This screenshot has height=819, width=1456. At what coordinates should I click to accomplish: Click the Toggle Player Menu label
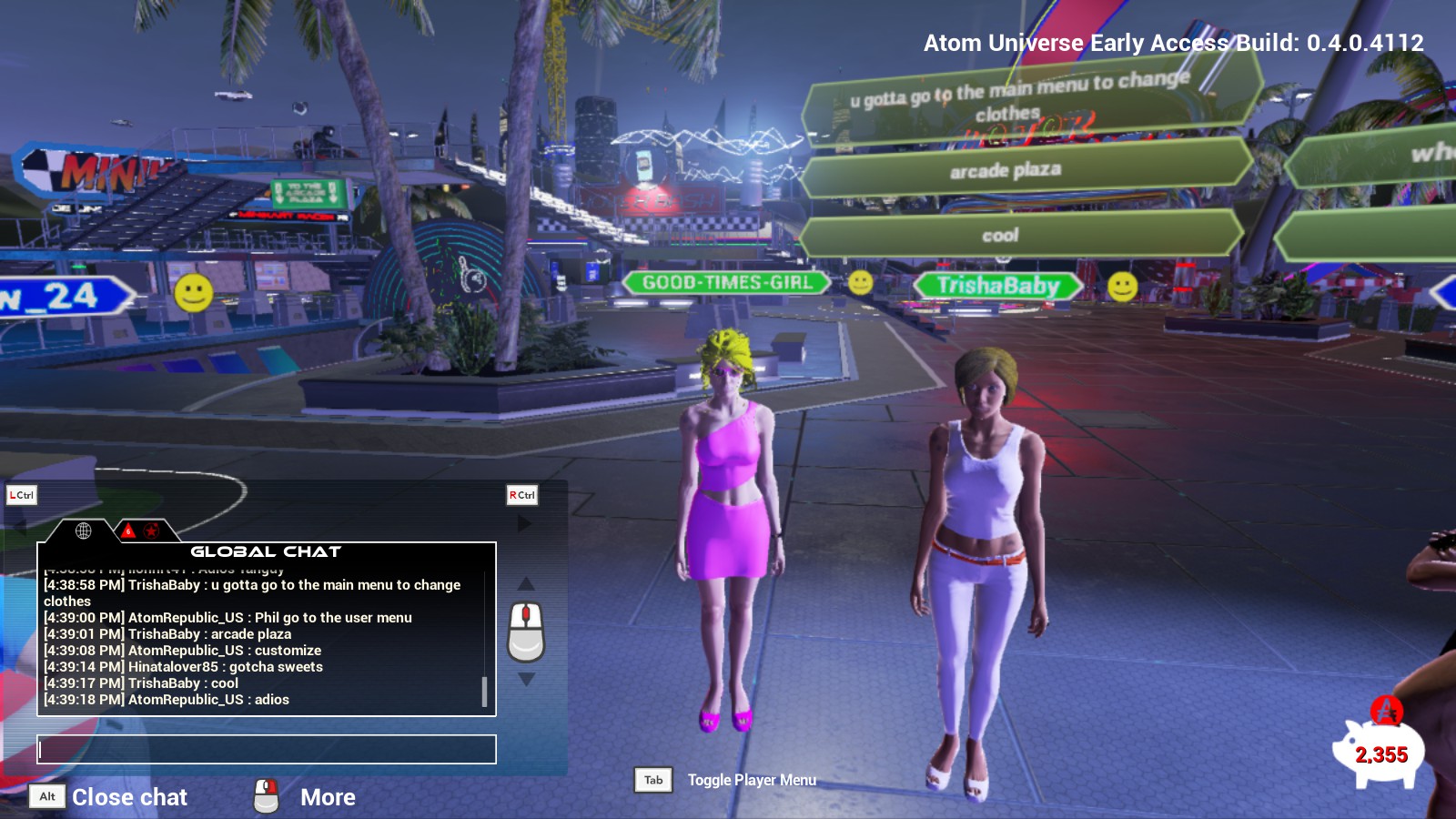(x=752, y=780)
